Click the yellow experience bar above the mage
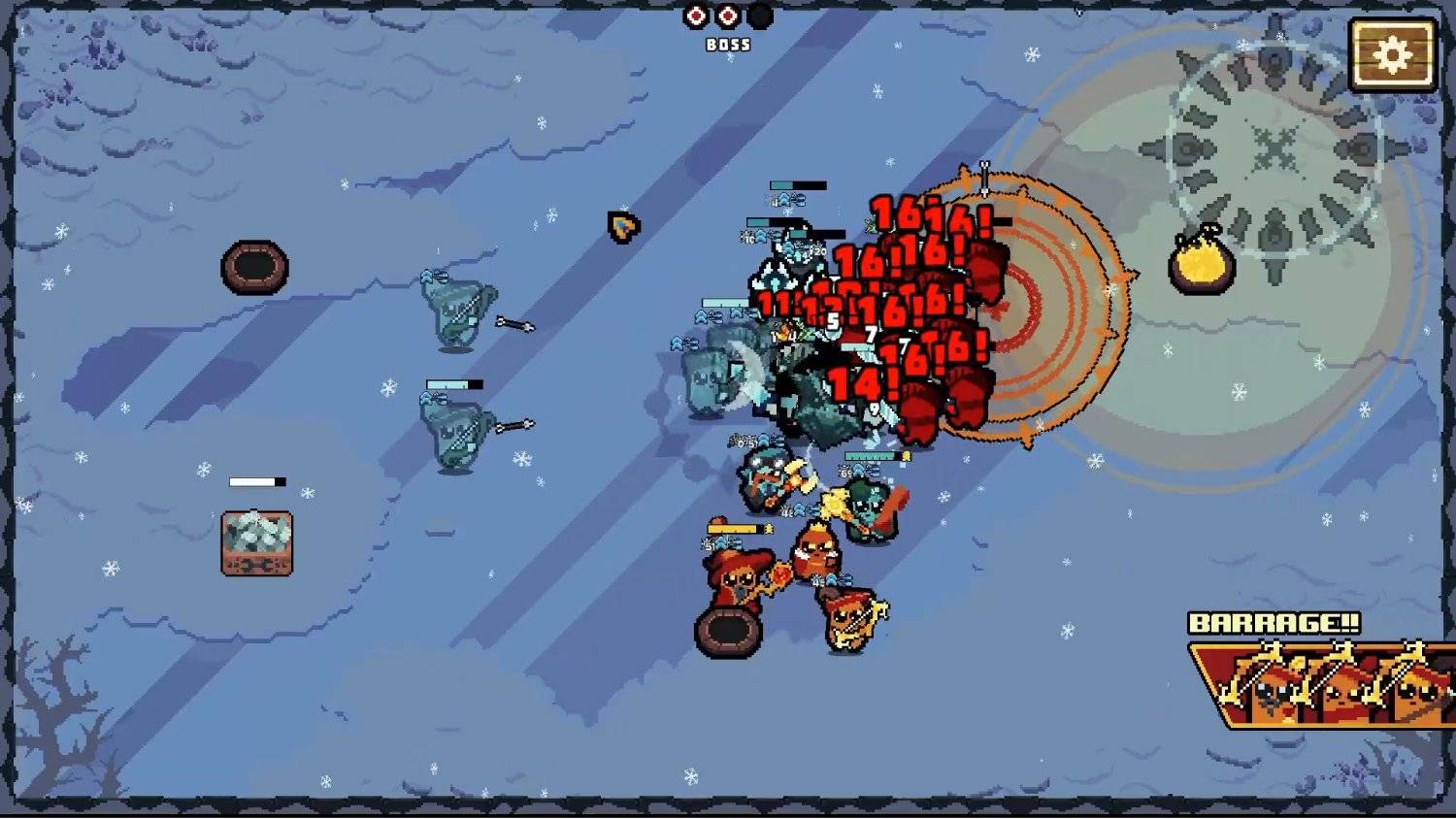The height and width of the screenshot is (819, 1456). coord(735,529)
